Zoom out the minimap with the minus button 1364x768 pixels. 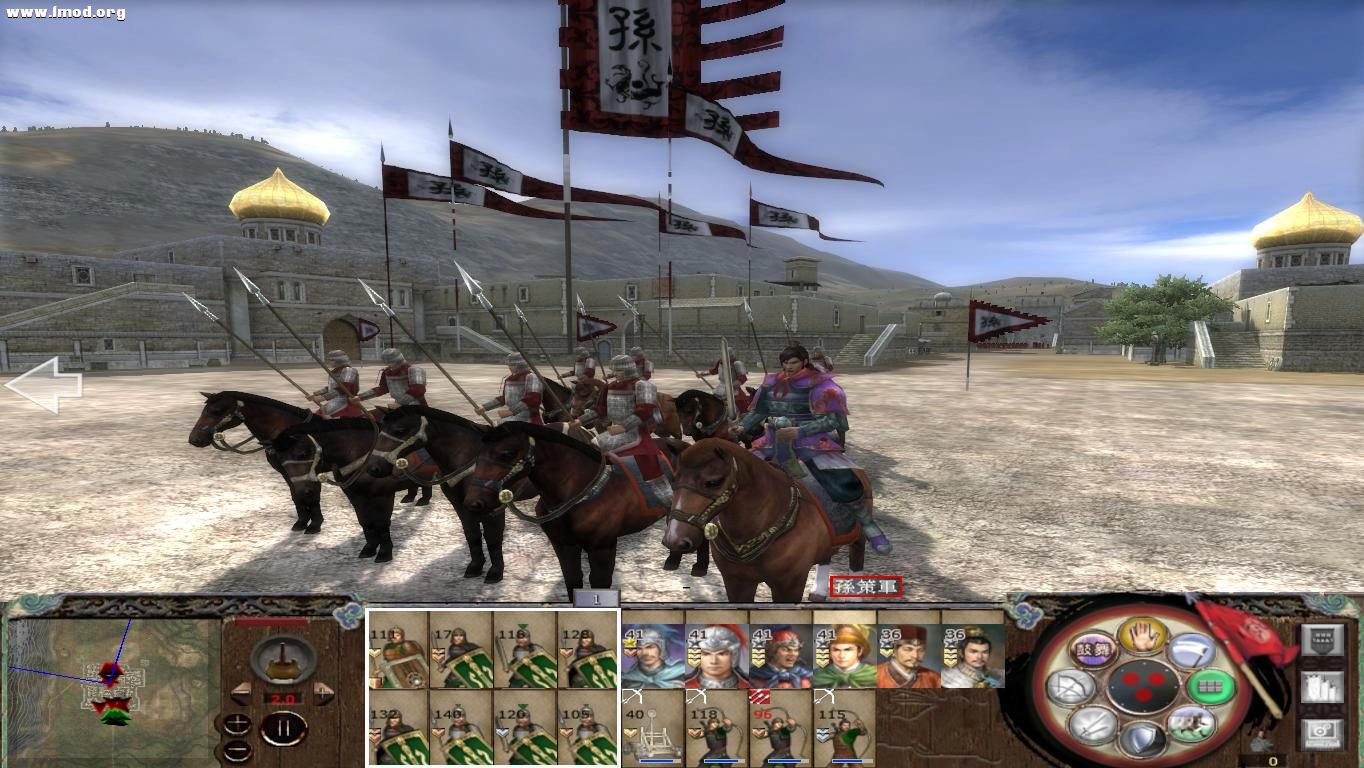(238, 749)
